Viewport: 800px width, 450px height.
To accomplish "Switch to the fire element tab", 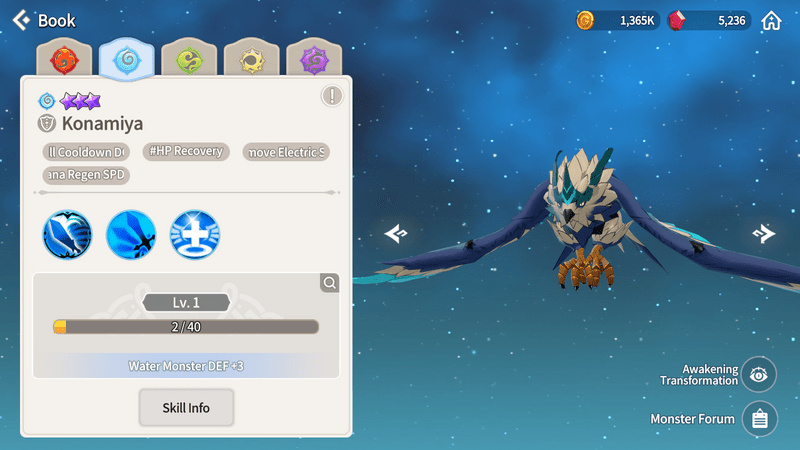I will [64, 60].
